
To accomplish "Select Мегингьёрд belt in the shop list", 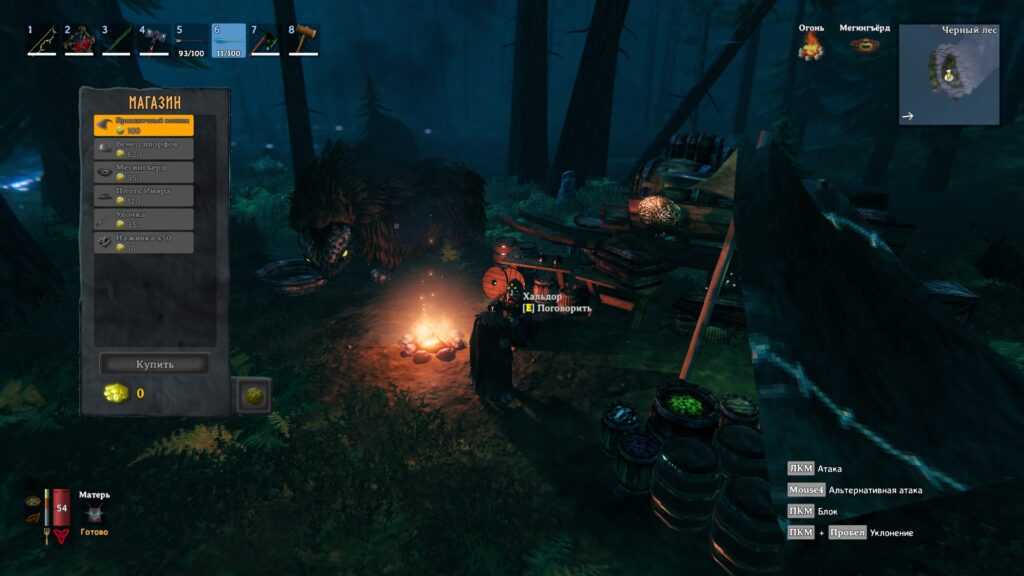I will [x=144, y=172].
